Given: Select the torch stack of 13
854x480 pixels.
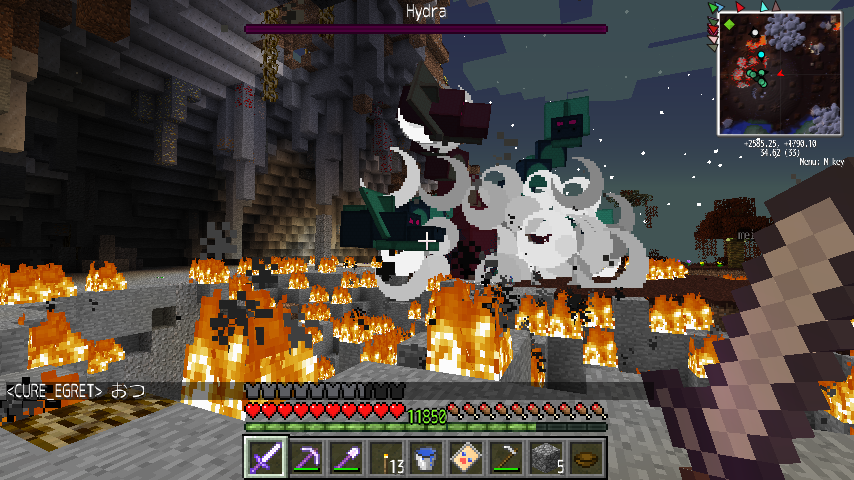Looking at the screenshot, I should point(386,458).
